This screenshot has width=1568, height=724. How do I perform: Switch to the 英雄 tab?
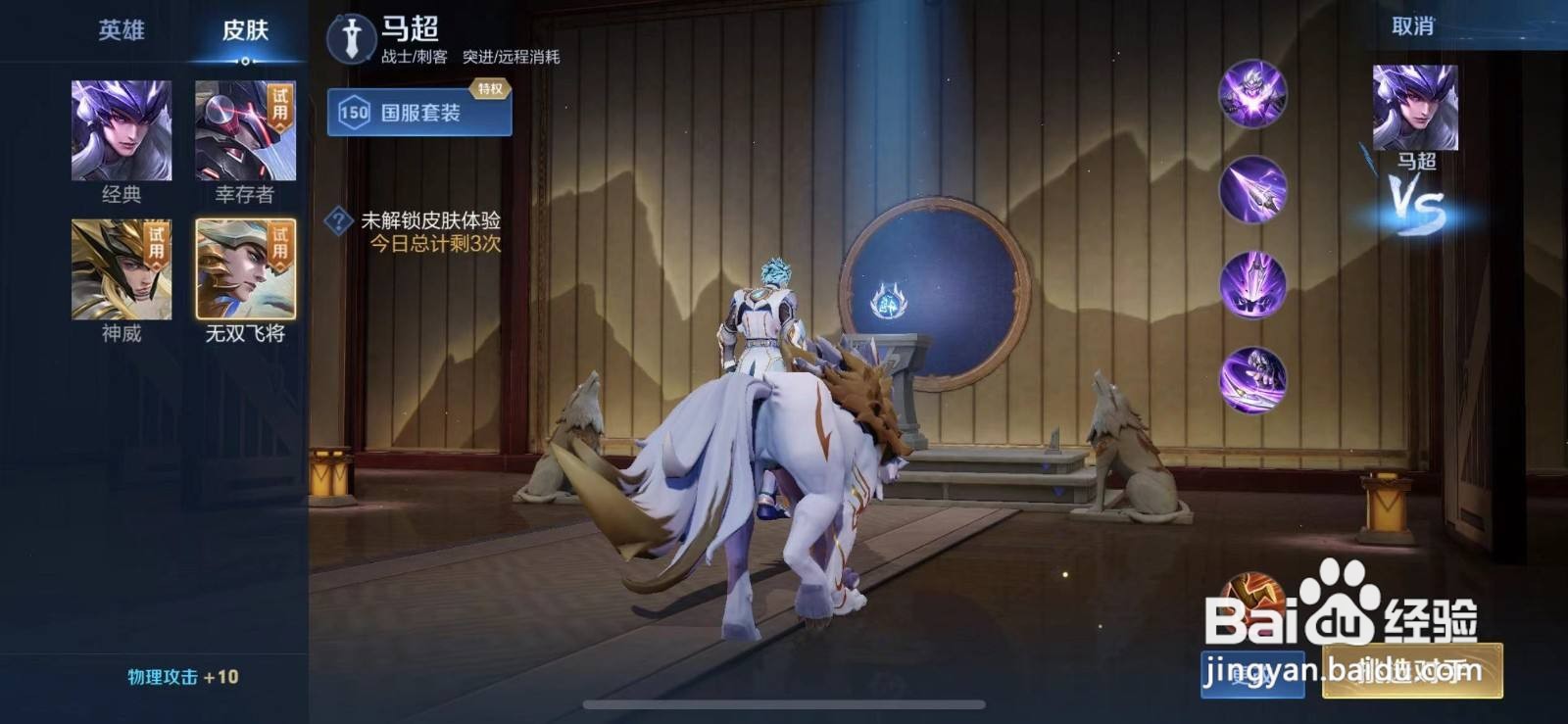123,30
